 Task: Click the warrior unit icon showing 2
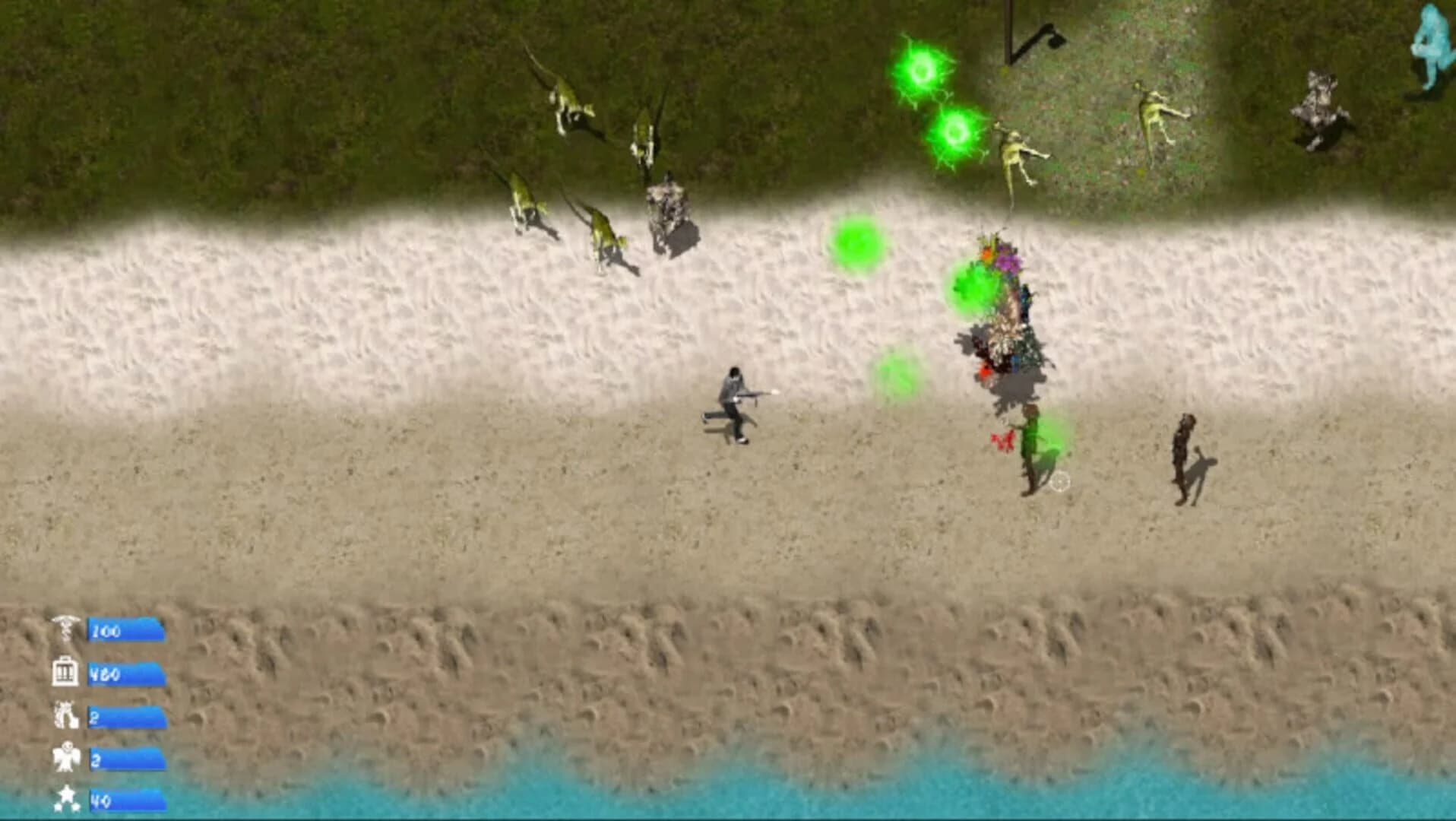pos(65,715)
